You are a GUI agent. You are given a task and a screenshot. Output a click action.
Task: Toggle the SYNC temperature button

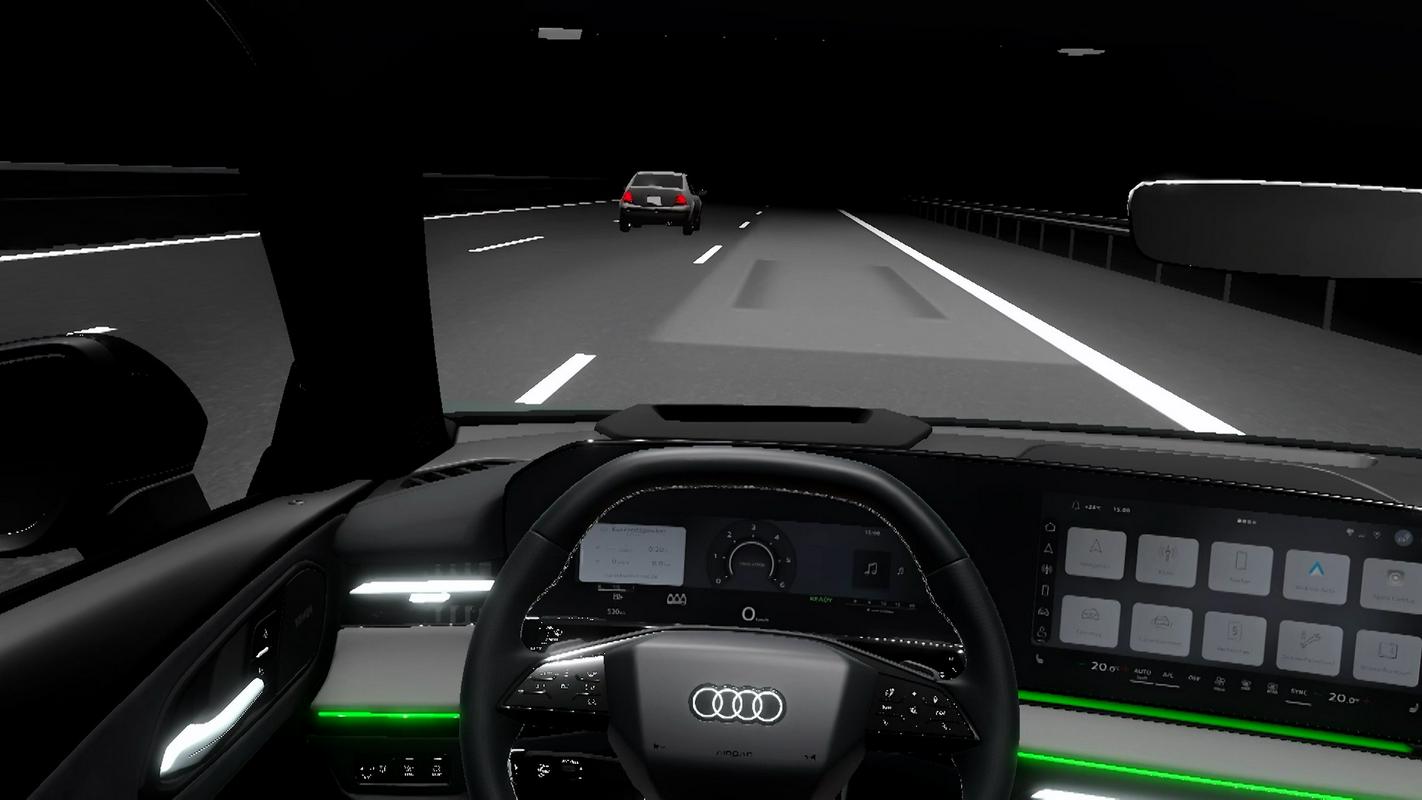[1297, 692]
